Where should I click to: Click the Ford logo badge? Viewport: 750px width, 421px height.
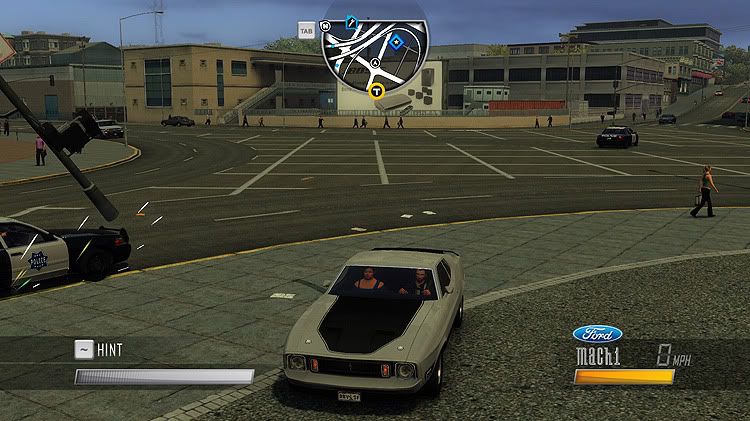click(x=597, y=334)
